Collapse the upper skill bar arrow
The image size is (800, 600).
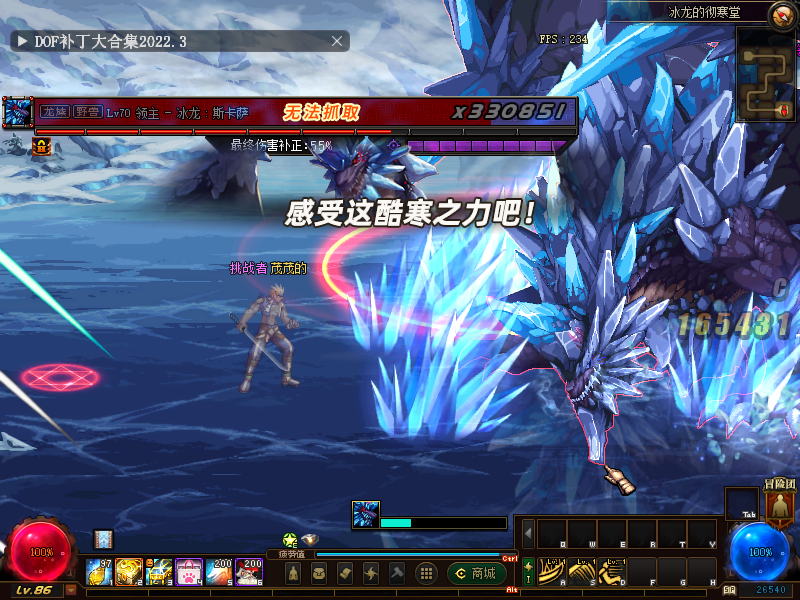(x=528, y=533)
